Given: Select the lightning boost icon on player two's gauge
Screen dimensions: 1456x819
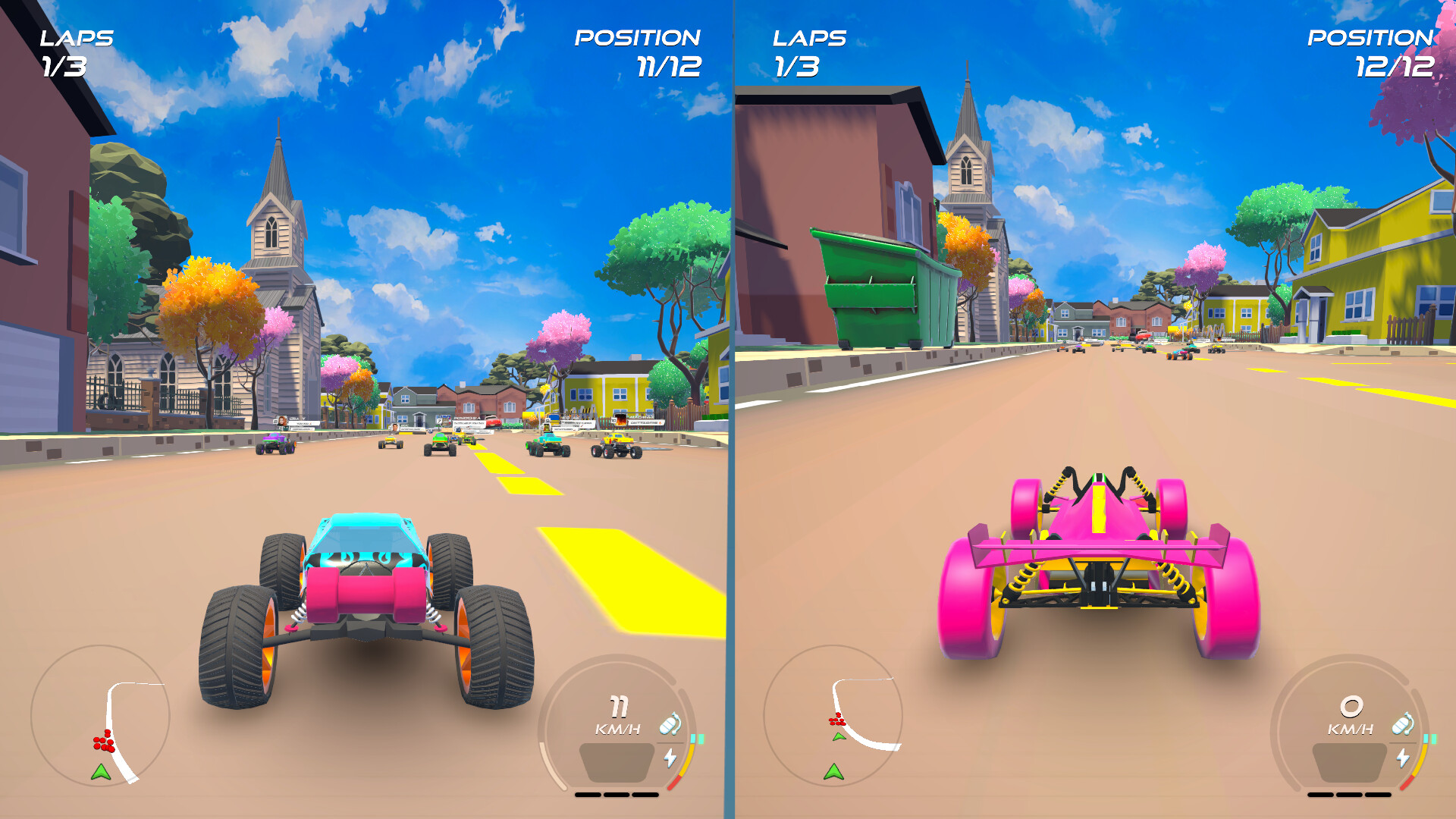Looking at the screenshot, I should [x=1403, y=758].
